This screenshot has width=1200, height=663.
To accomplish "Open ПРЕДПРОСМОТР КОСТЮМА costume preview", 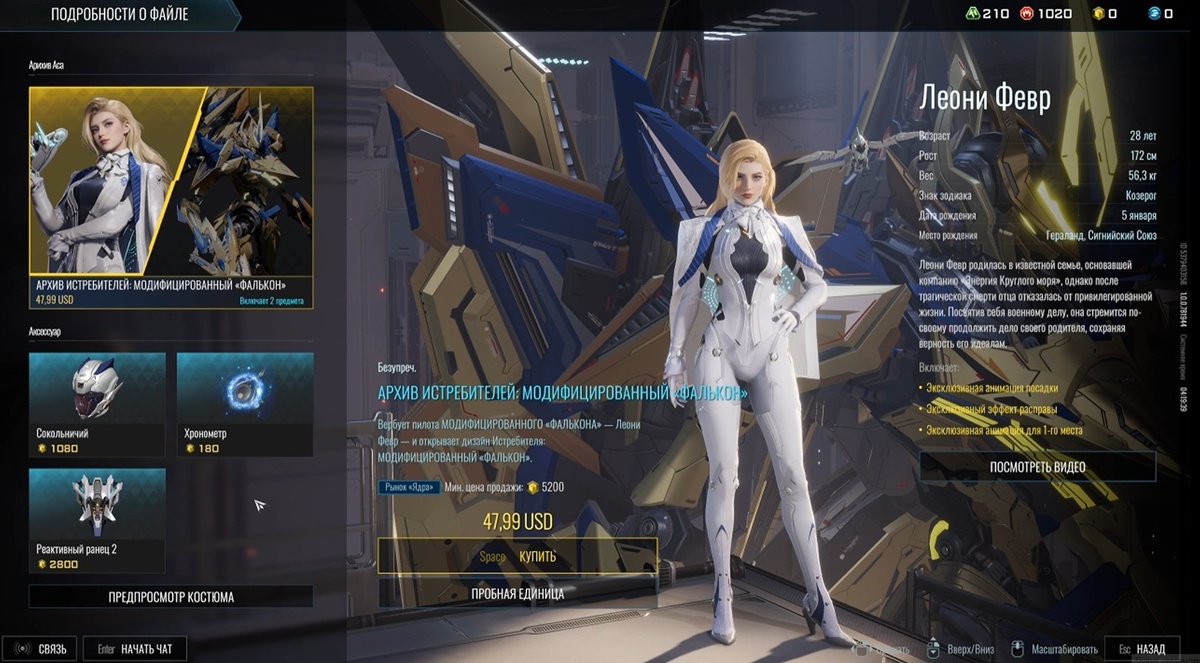I will click(x=171, y=597).
